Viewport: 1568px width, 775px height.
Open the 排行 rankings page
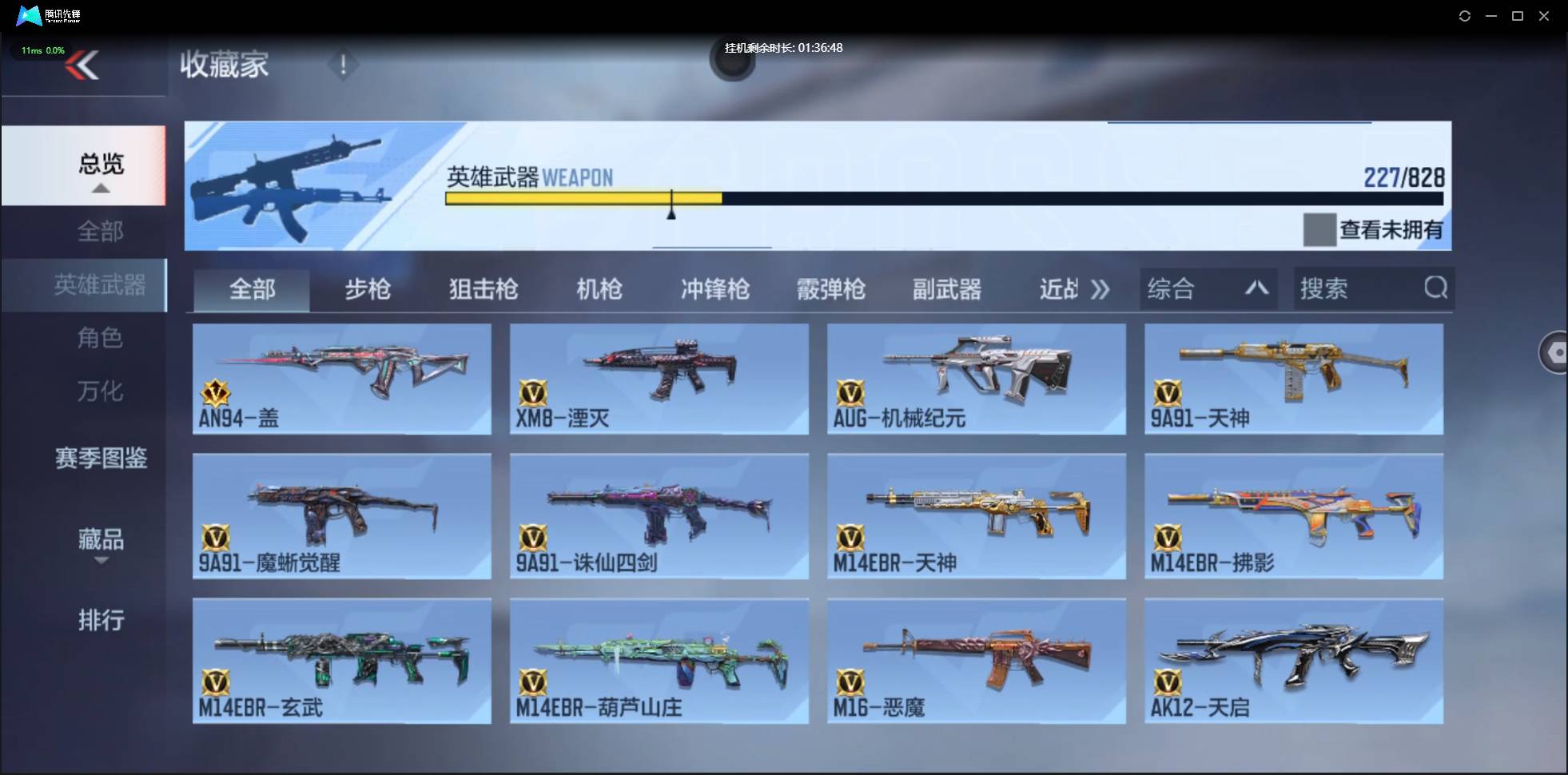[x=101, y=620]
